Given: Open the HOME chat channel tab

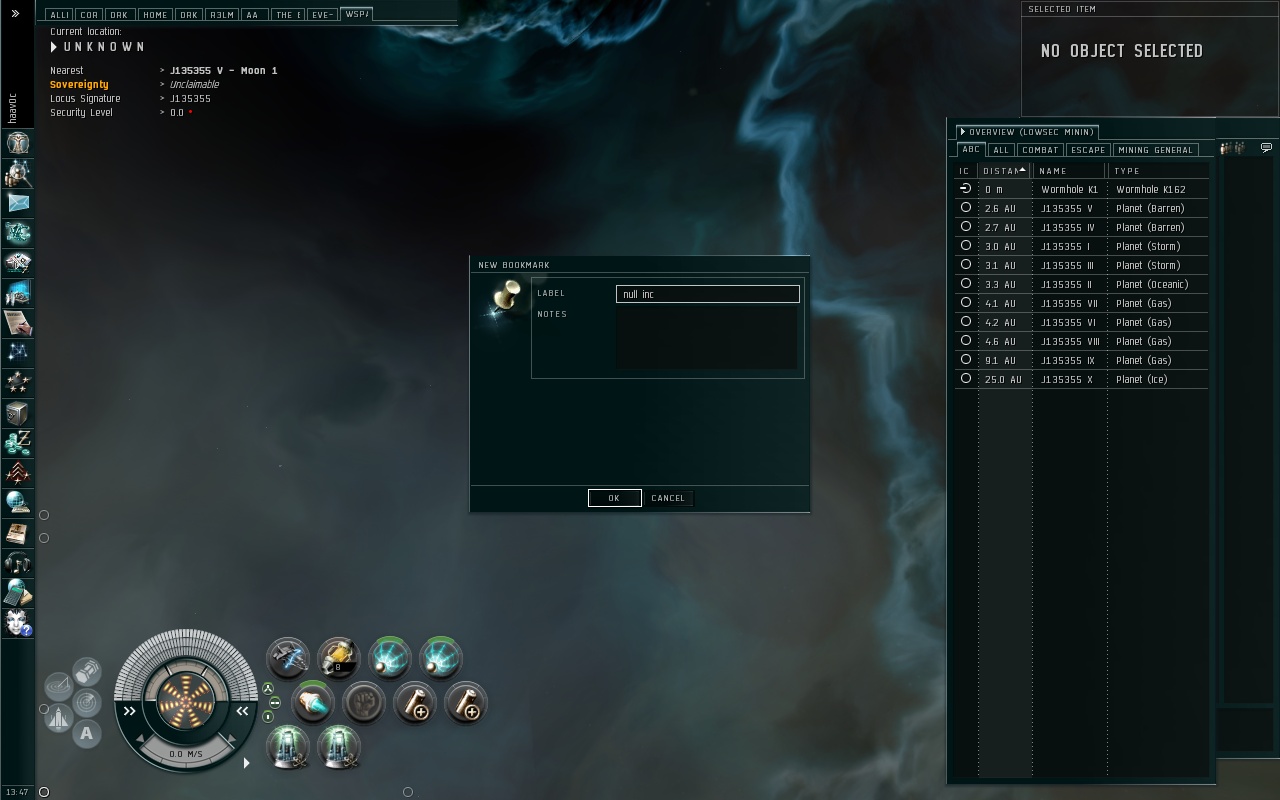Looking at the screenshot, I should click(x=154, y=15).
